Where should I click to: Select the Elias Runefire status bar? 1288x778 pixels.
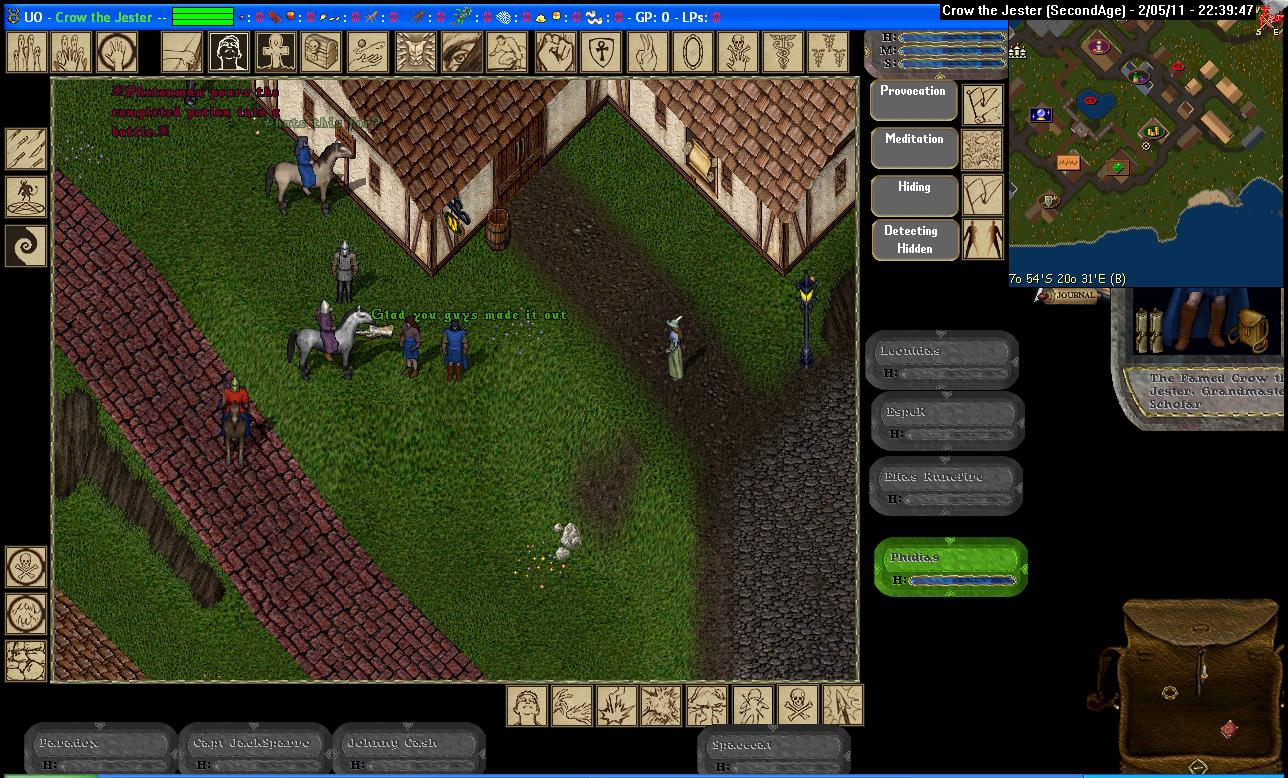pyautogui.click(x=945, y=486)
